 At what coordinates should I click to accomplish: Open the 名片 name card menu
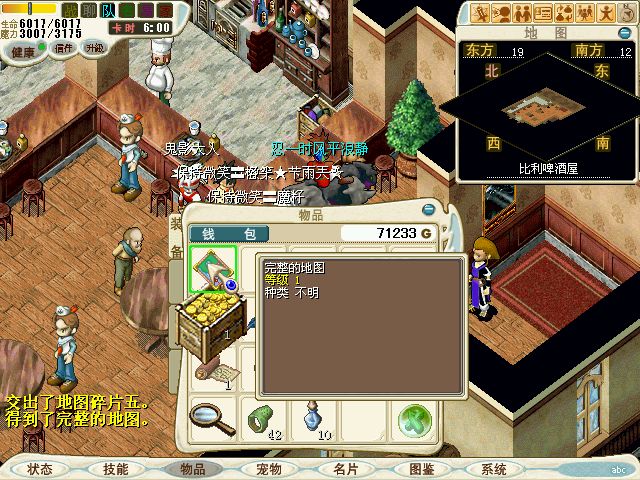click(x=345, y=468)
